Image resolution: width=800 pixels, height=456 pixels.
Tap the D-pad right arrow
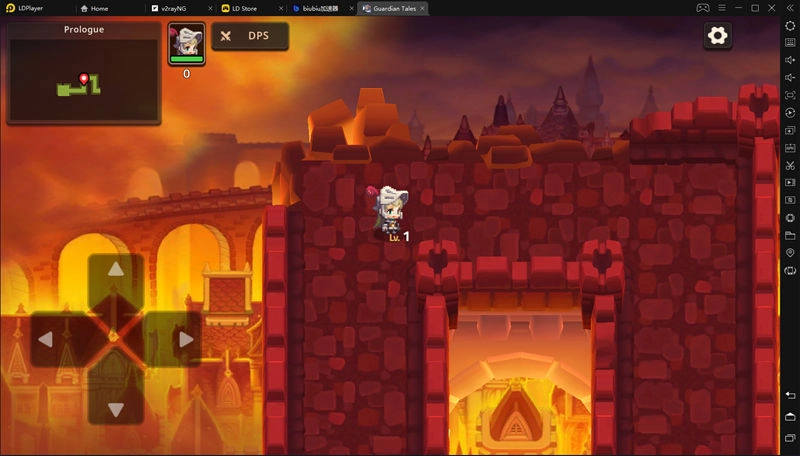(185, 340)
